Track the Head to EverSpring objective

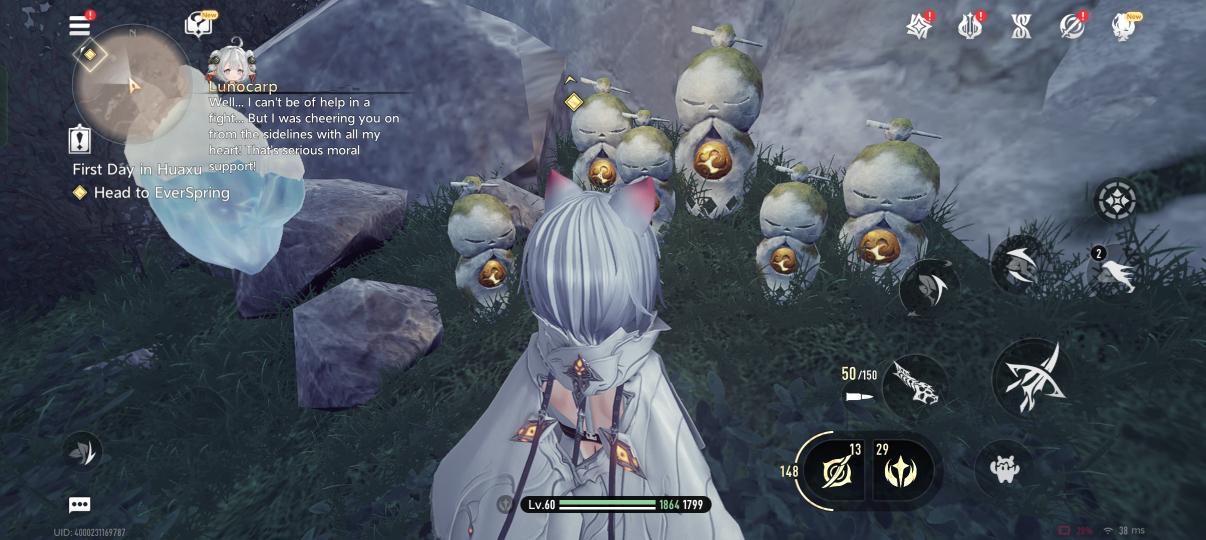(160, 192)
